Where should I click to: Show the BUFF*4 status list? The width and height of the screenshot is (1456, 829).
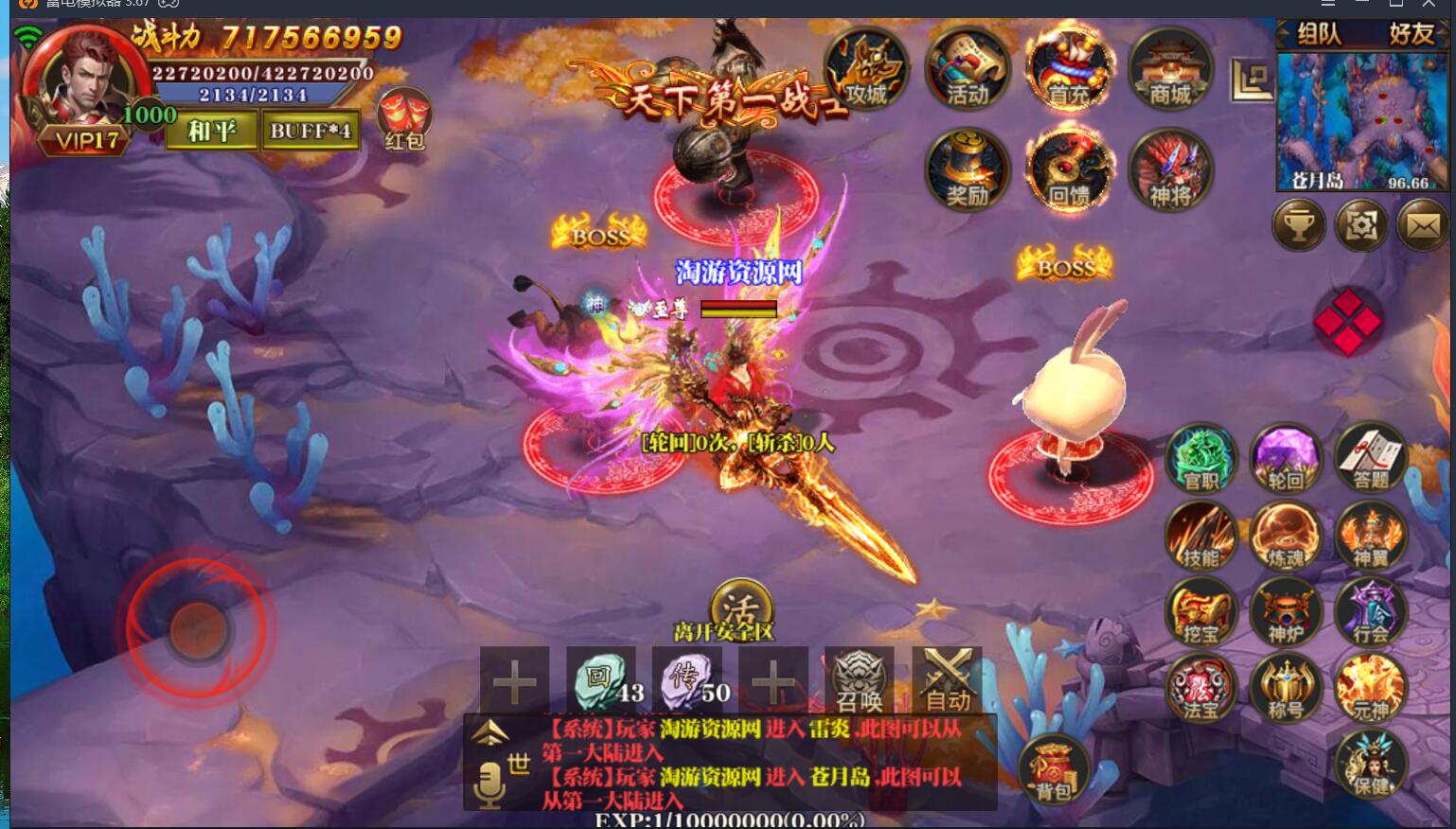(x=310, y=131)
